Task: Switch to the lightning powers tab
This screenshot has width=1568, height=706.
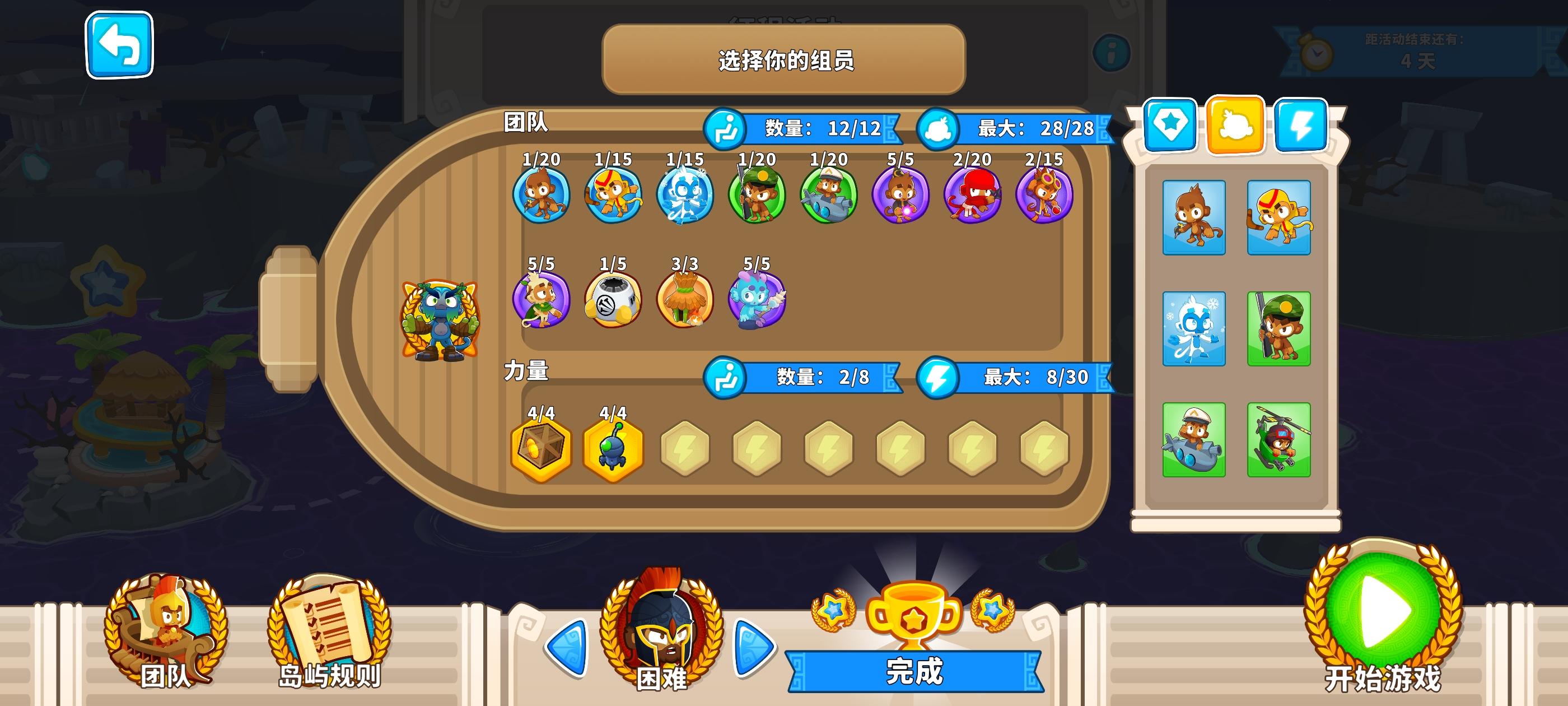Action: (x=1300, y=126)
